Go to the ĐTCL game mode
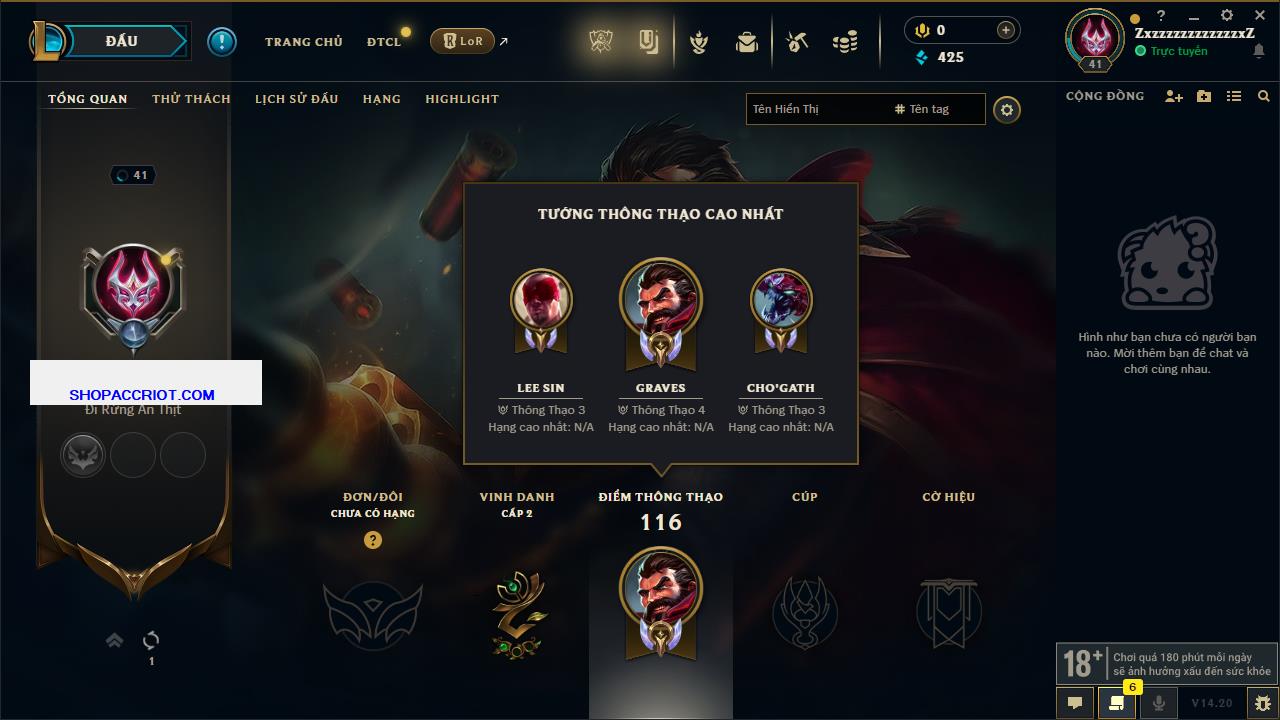1280x720 pixels. tap(384, 42)
